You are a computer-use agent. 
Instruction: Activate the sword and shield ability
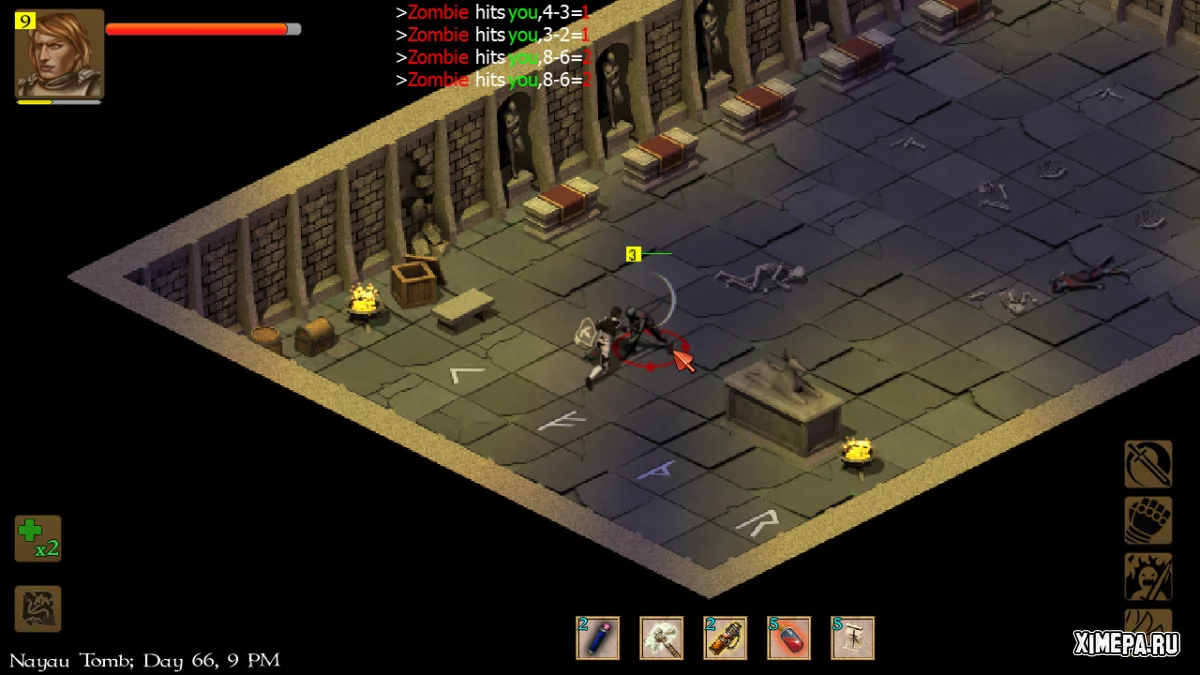click(1148, 464)
